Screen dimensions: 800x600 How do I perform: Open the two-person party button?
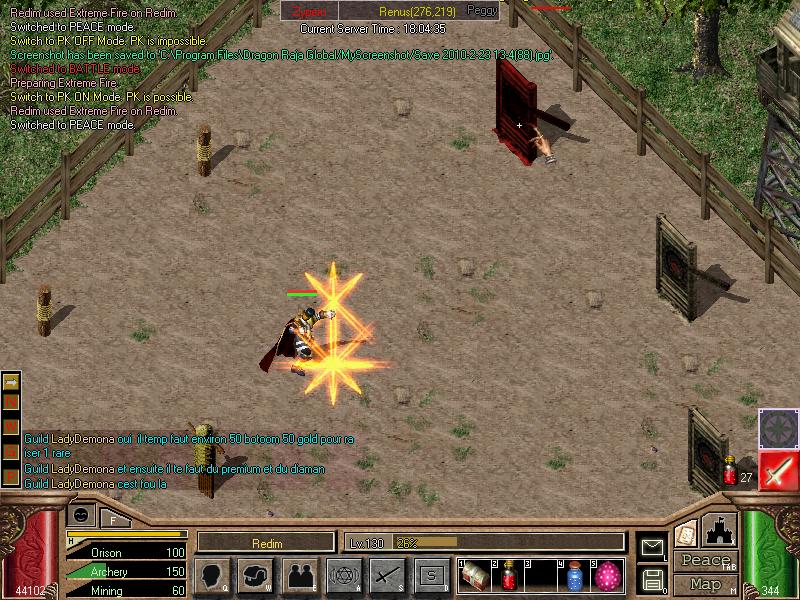coord(300,576)
